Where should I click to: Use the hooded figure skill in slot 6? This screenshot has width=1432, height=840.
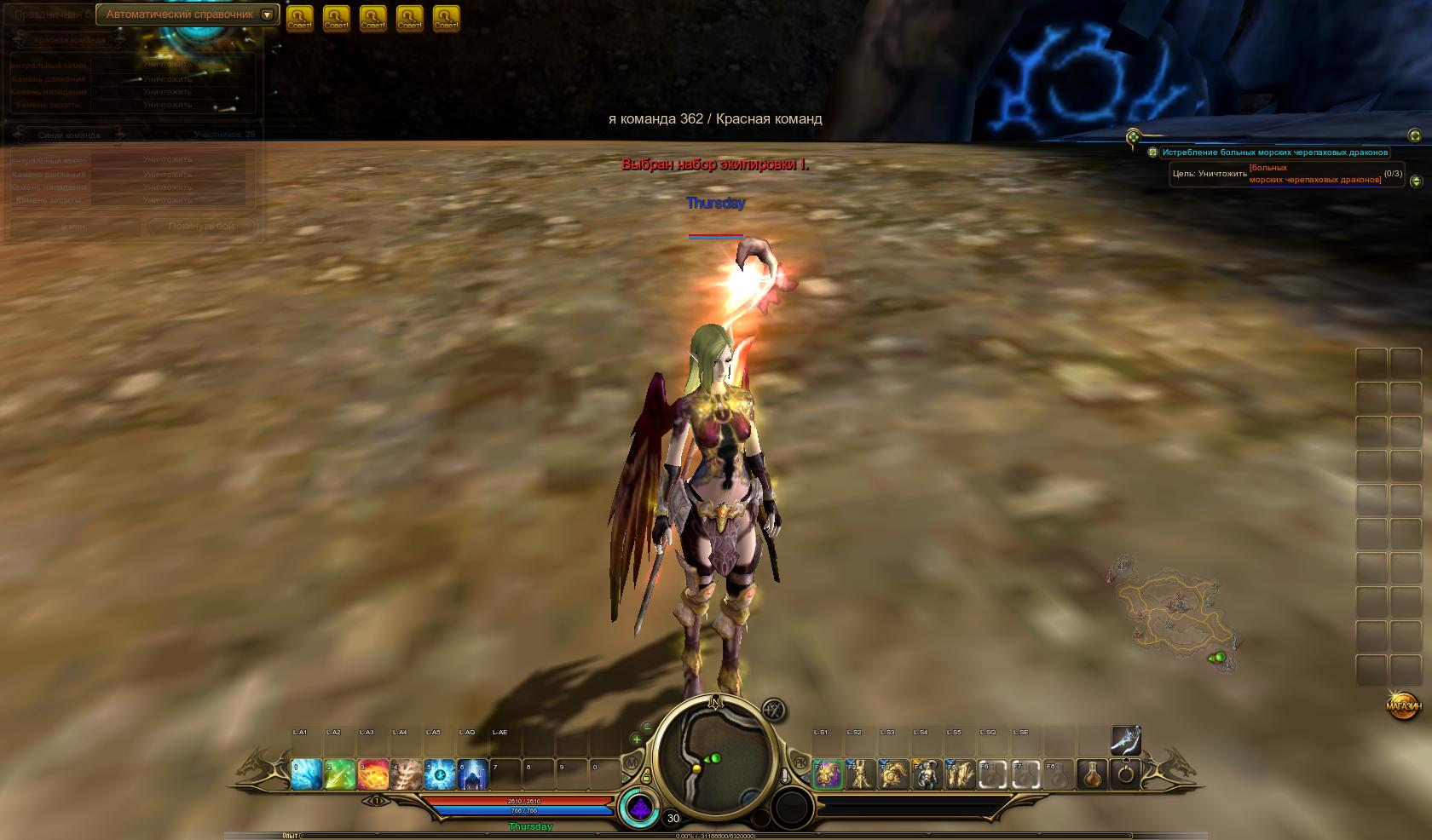(473, 774)
